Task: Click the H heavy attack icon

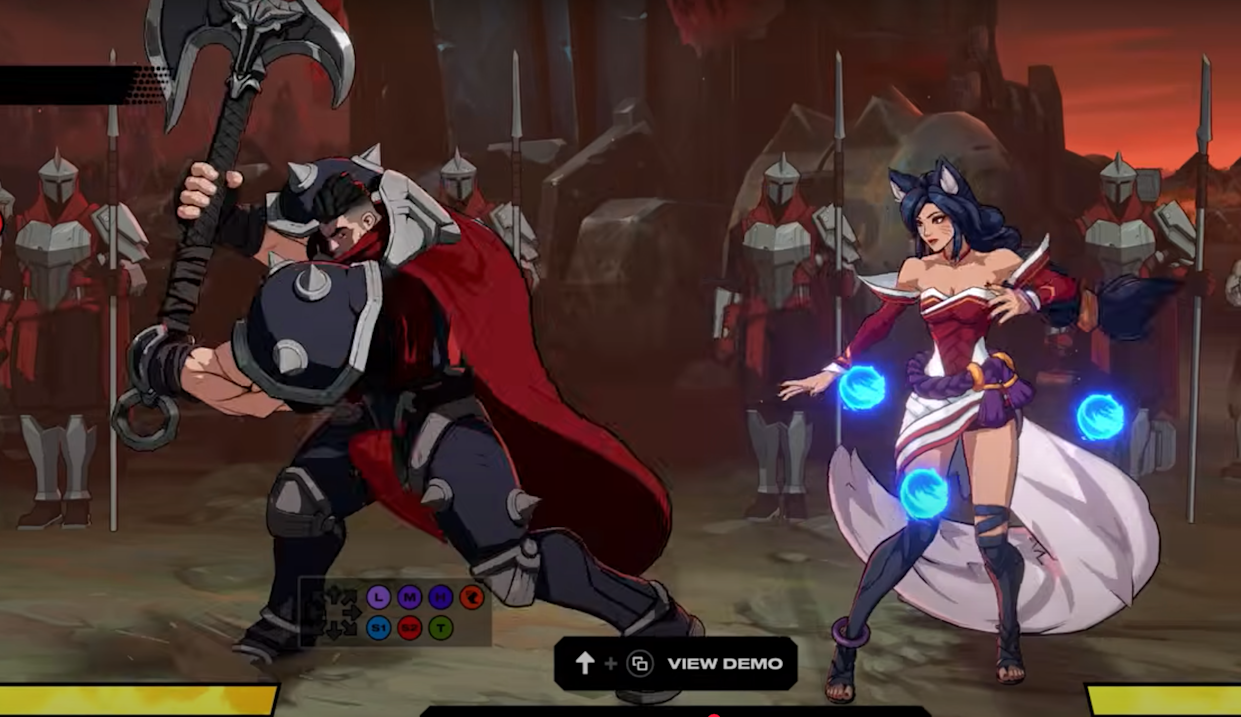Action: click(x=440, y=597)
